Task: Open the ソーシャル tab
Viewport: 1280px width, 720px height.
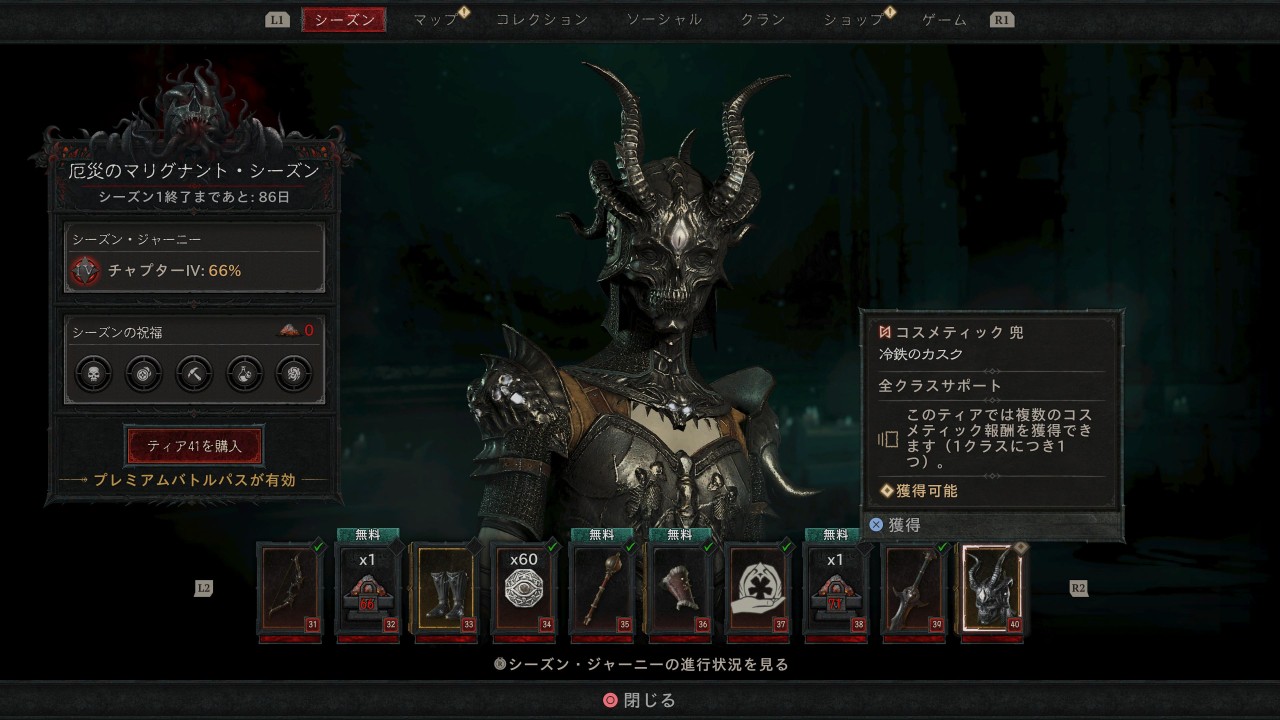Action: click(664, 20)
